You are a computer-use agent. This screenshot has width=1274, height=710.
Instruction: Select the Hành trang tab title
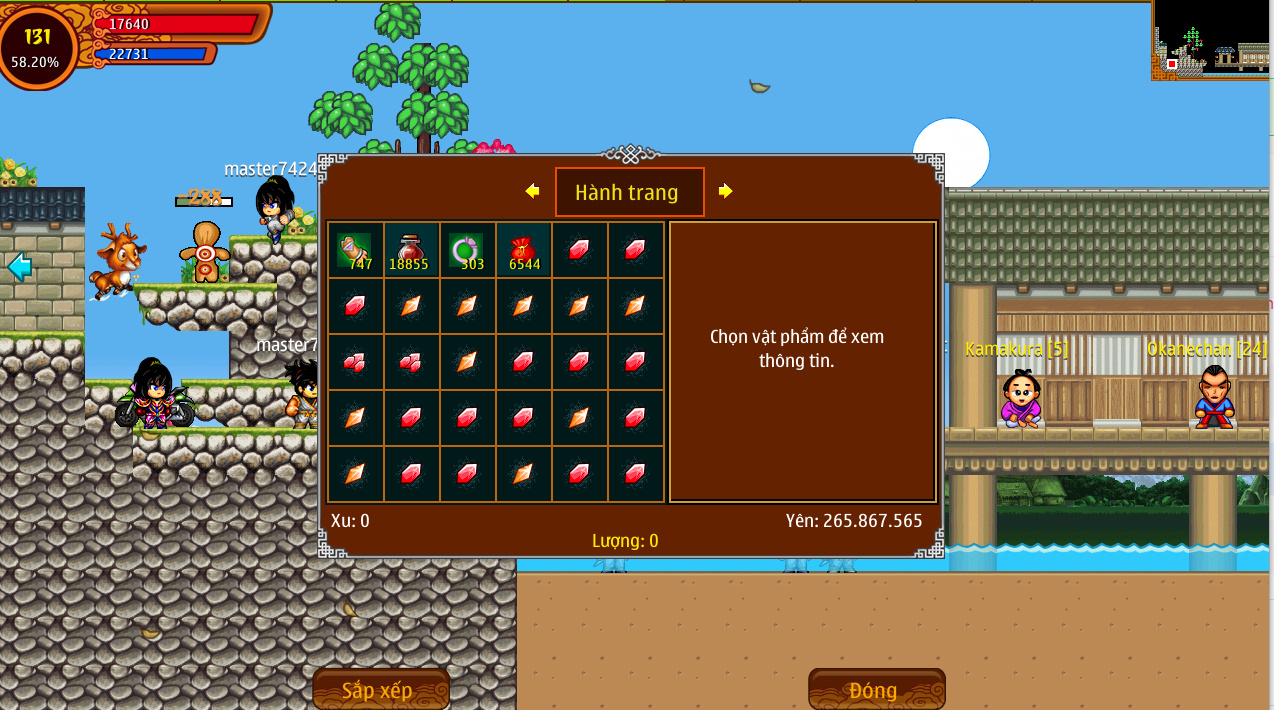(629, 192)
